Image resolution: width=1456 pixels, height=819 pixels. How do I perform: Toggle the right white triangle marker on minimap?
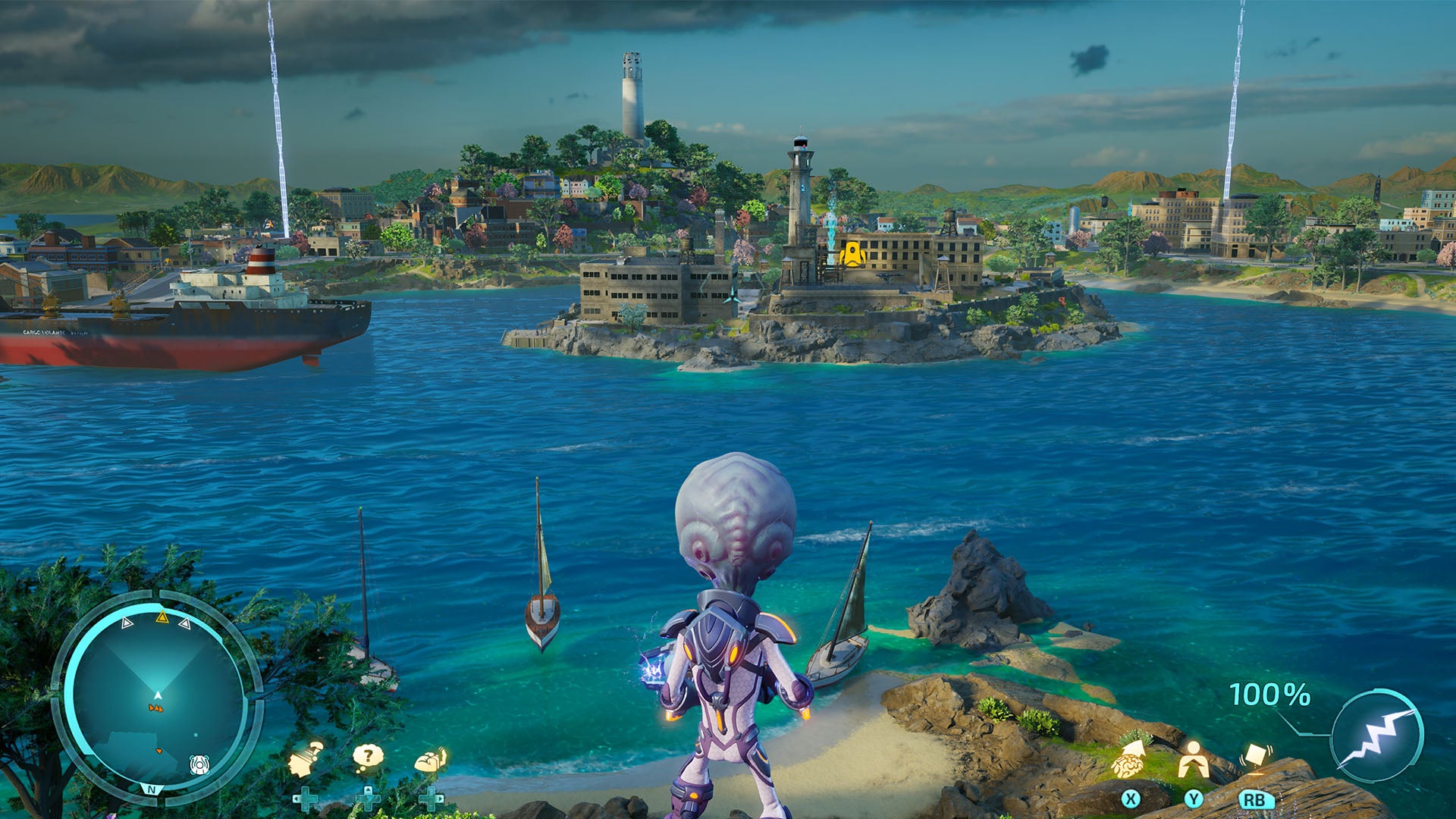(185, 623)
